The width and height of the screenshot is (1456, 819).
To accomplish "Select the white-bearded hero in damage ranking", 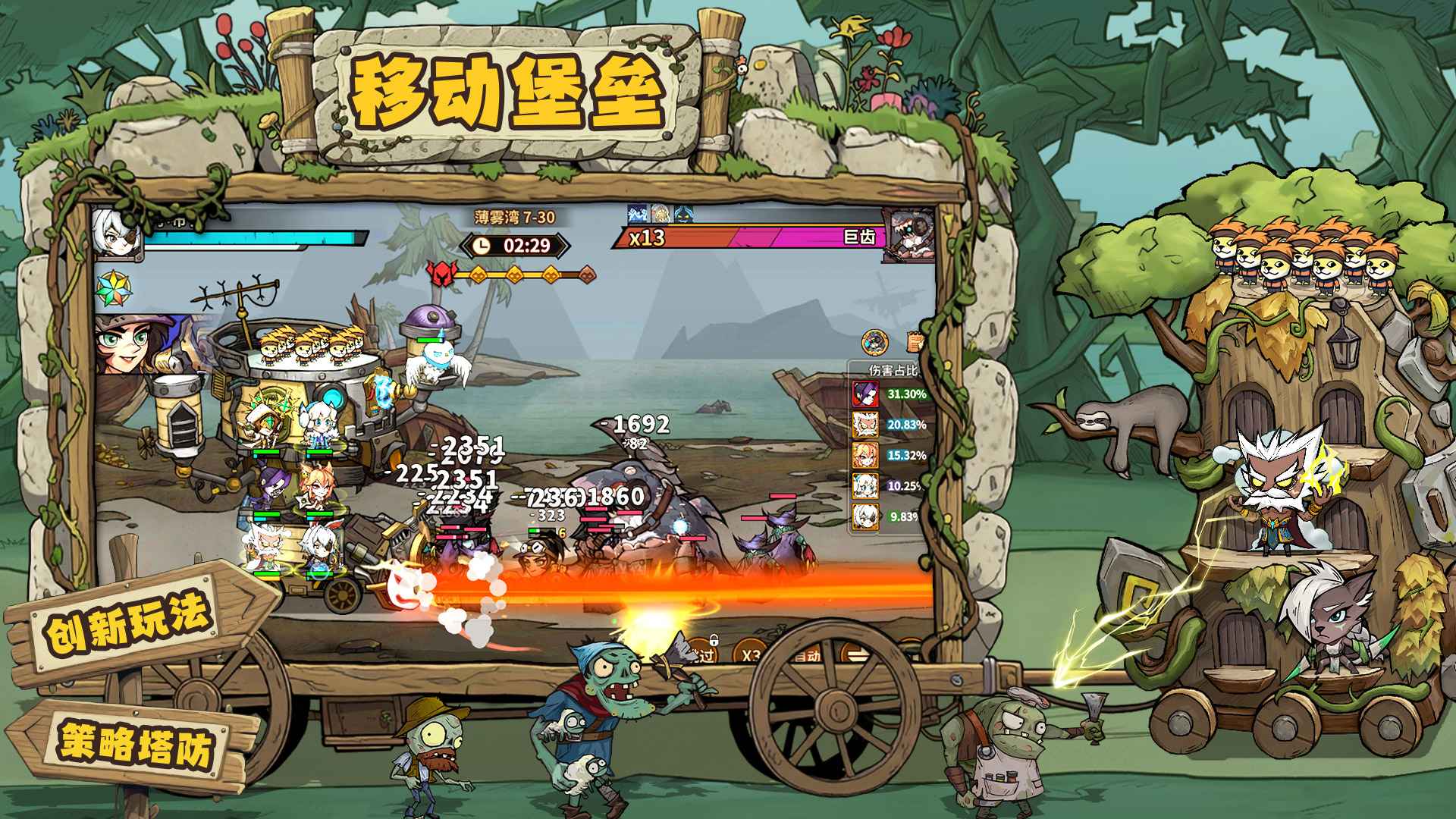I will pyautogui.click(x=865, y=425).
